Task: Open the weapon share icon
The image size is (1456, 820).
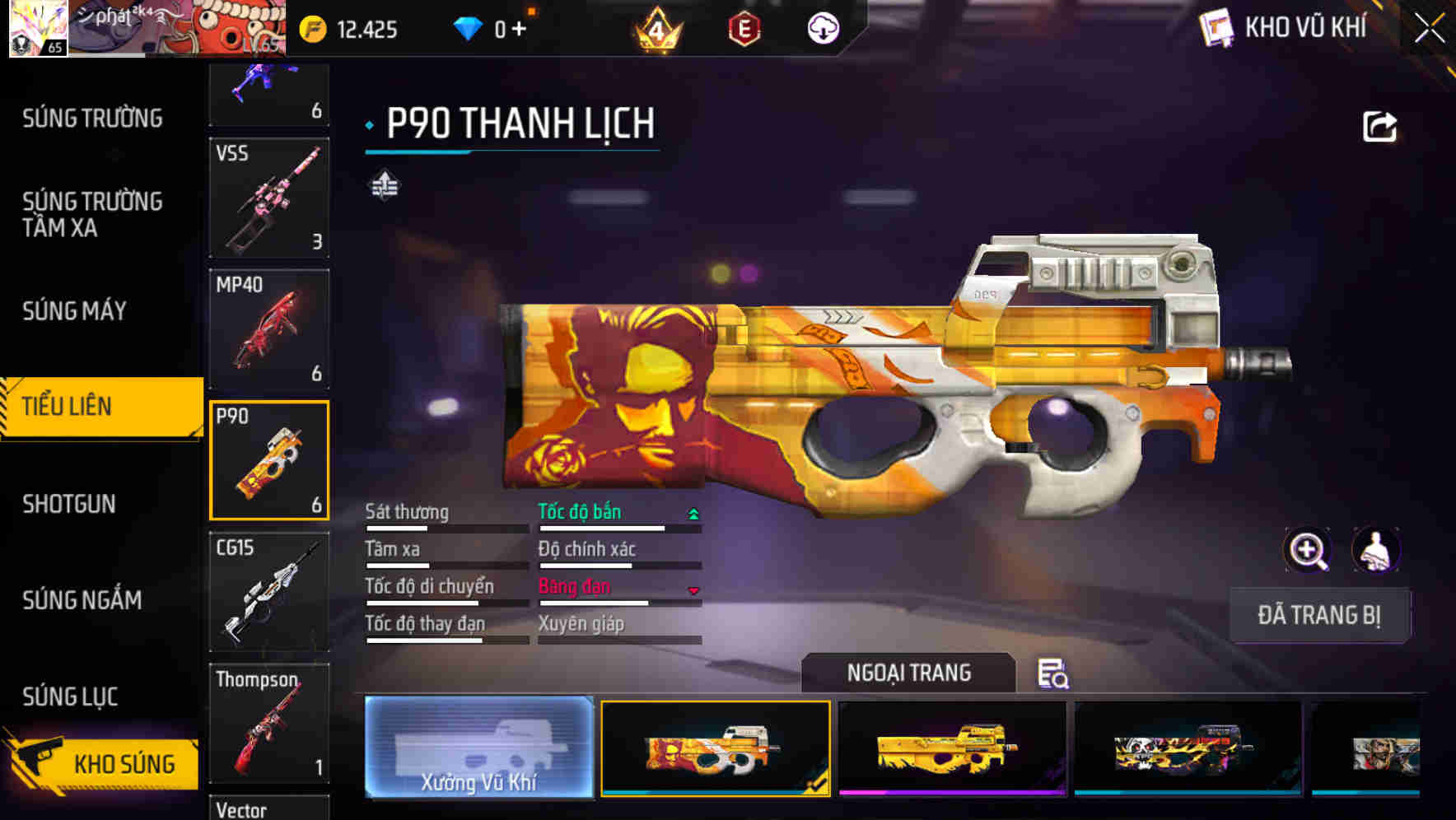Action: 1379,124
